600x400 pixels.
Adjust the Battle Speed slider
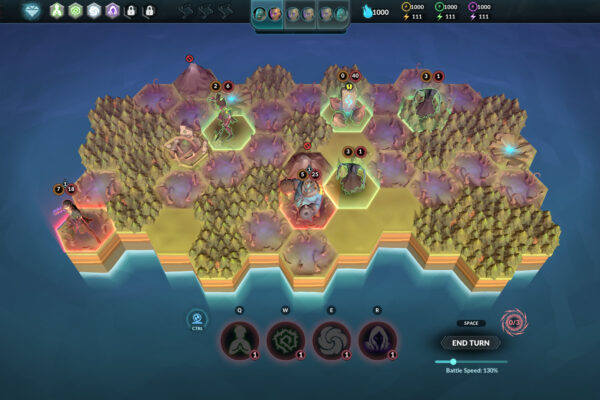tap(453, 361)
